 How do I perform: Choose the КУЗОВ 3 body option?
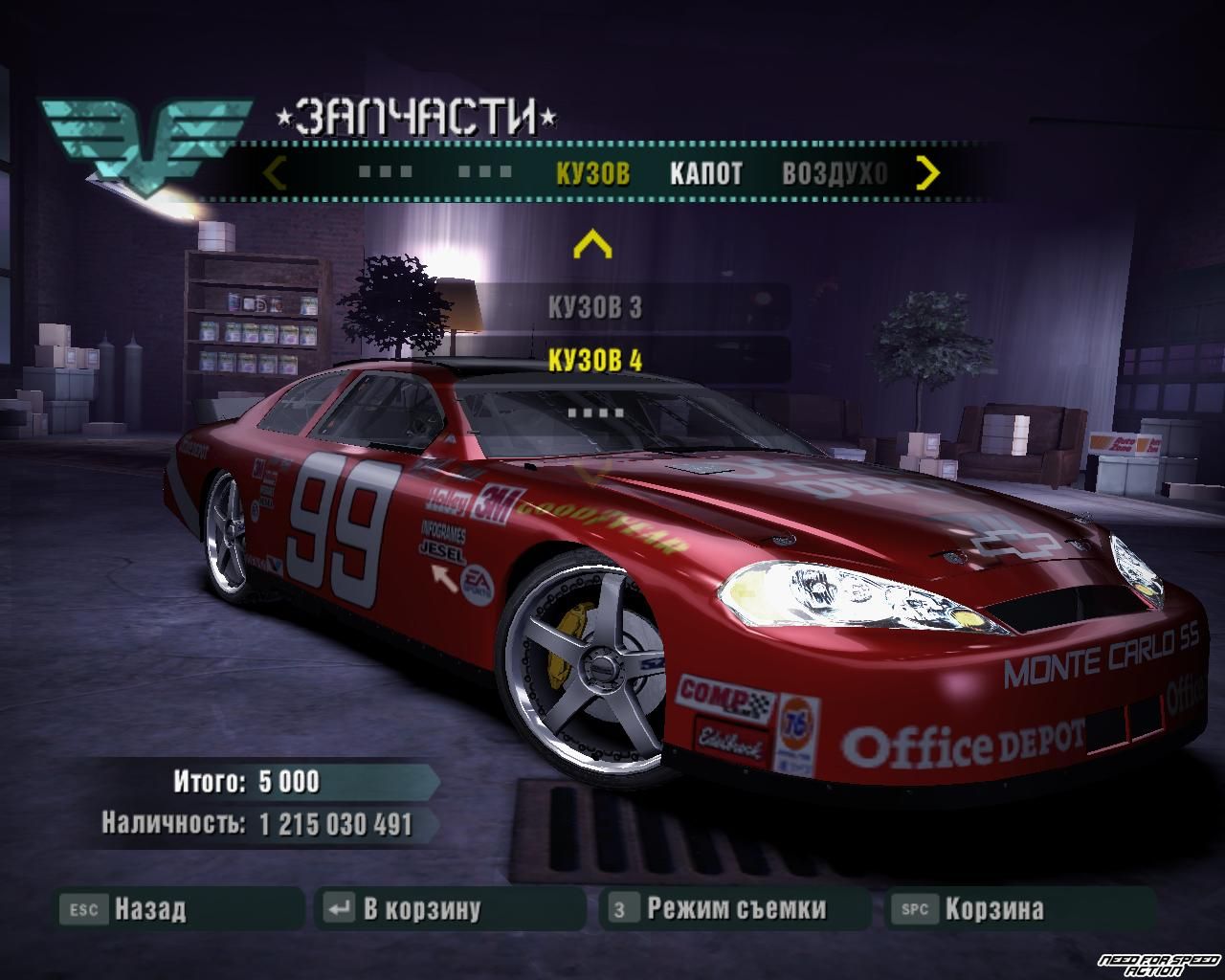point(594,307)
